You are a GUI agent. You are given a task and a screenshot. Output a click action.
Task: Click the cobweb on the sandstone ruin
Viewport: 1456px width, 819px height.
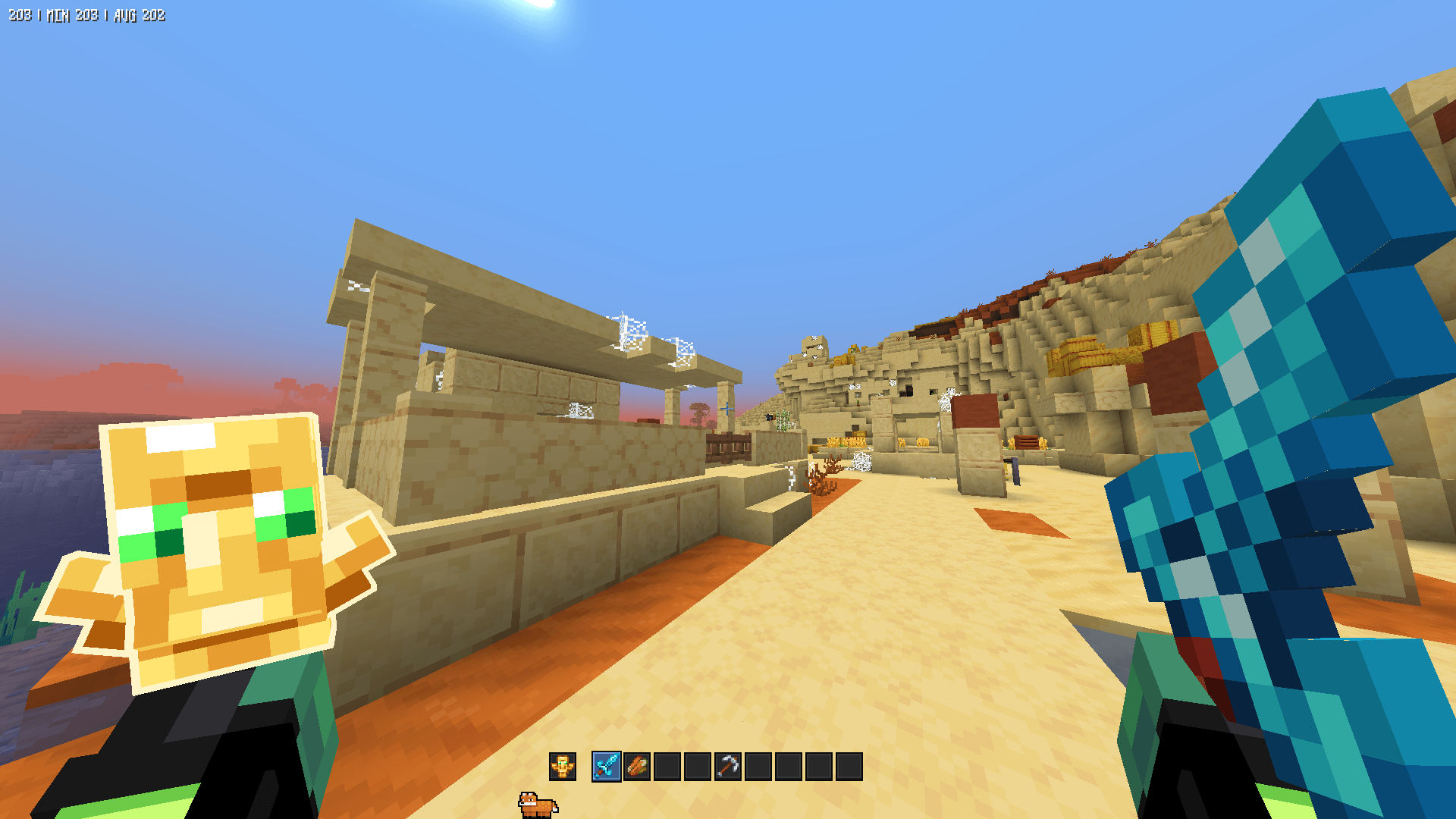628,331
